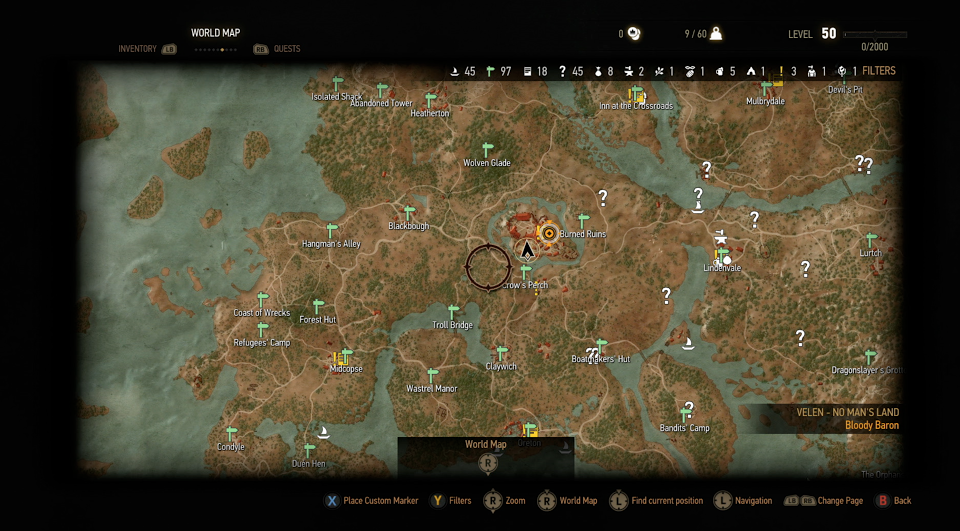This screenshot has width=960, height=531.
Task: Select the Wolven Glade signpost marker
Action: pyautogui.click(x=488, y=150)
